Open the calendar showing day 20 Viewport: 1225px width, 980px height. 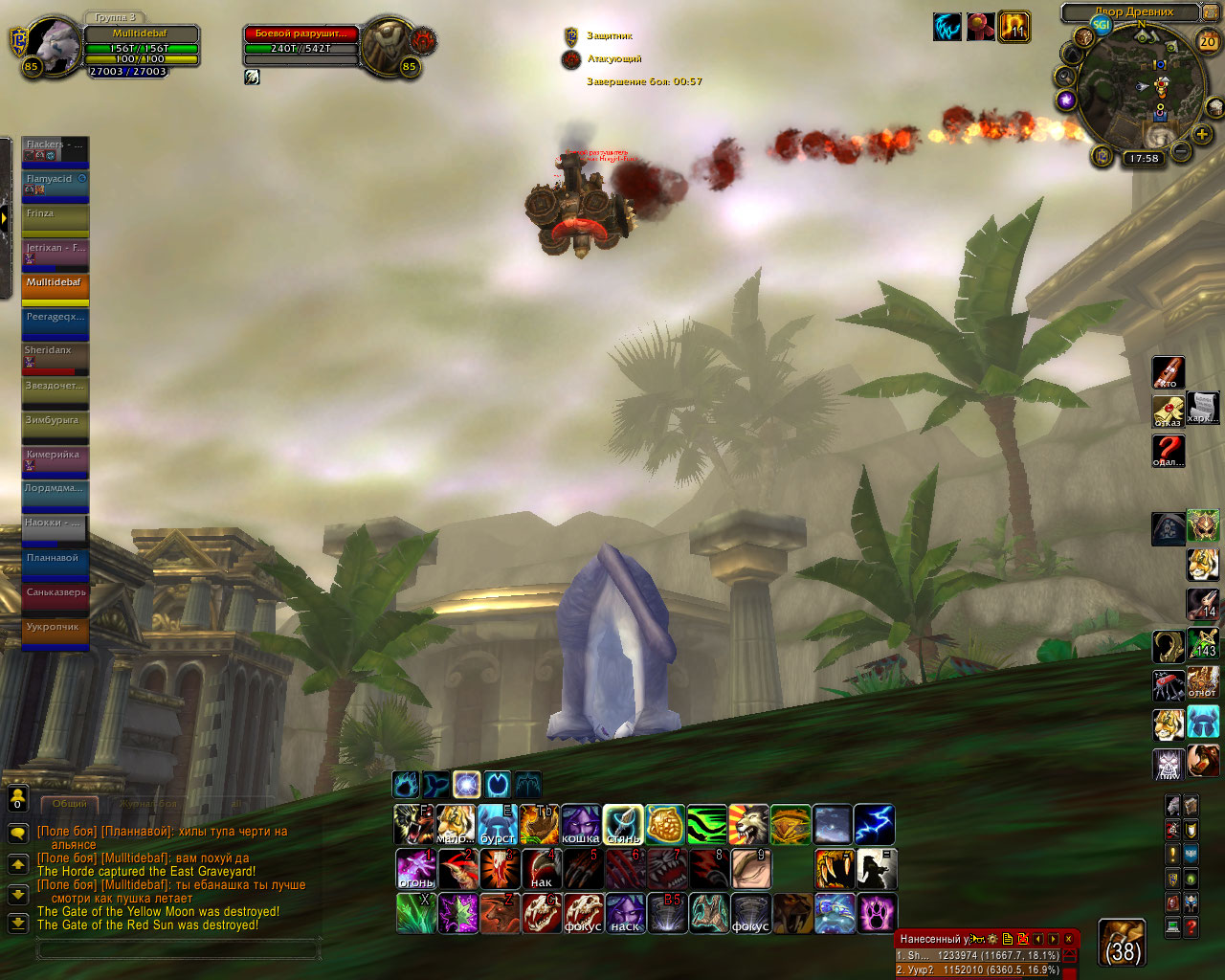(x=1208, y=41)
